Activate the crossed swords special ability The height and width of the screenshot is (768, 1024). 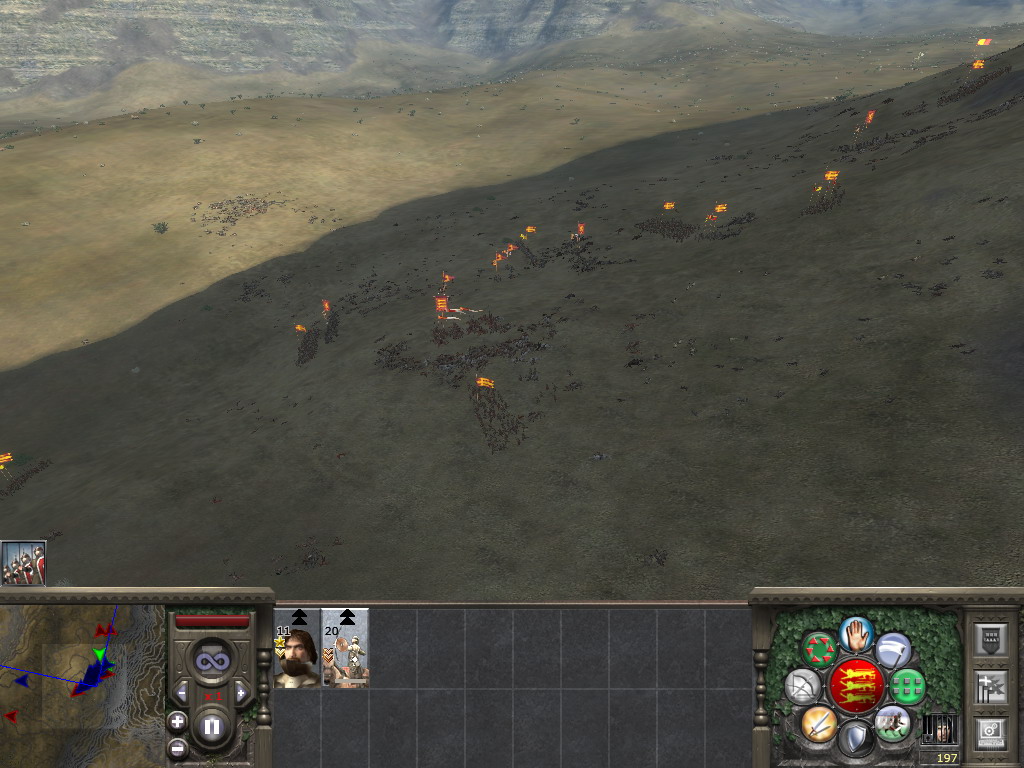(x=818, y=723)
